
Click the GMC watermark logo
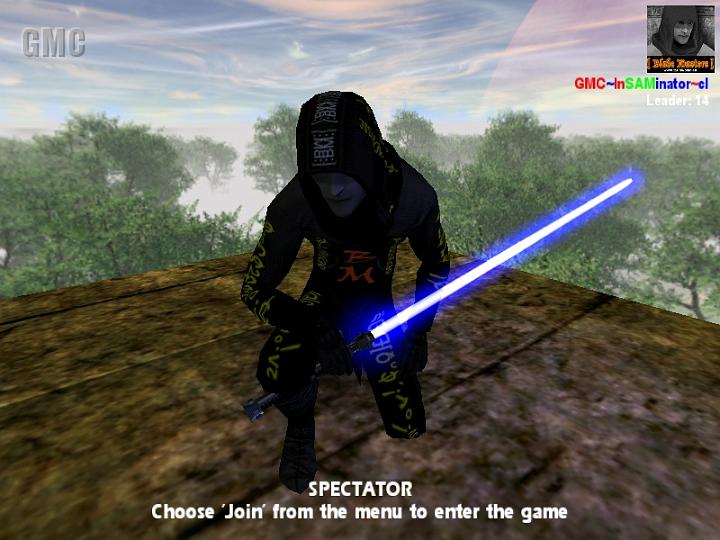click(x=54, y=43)
